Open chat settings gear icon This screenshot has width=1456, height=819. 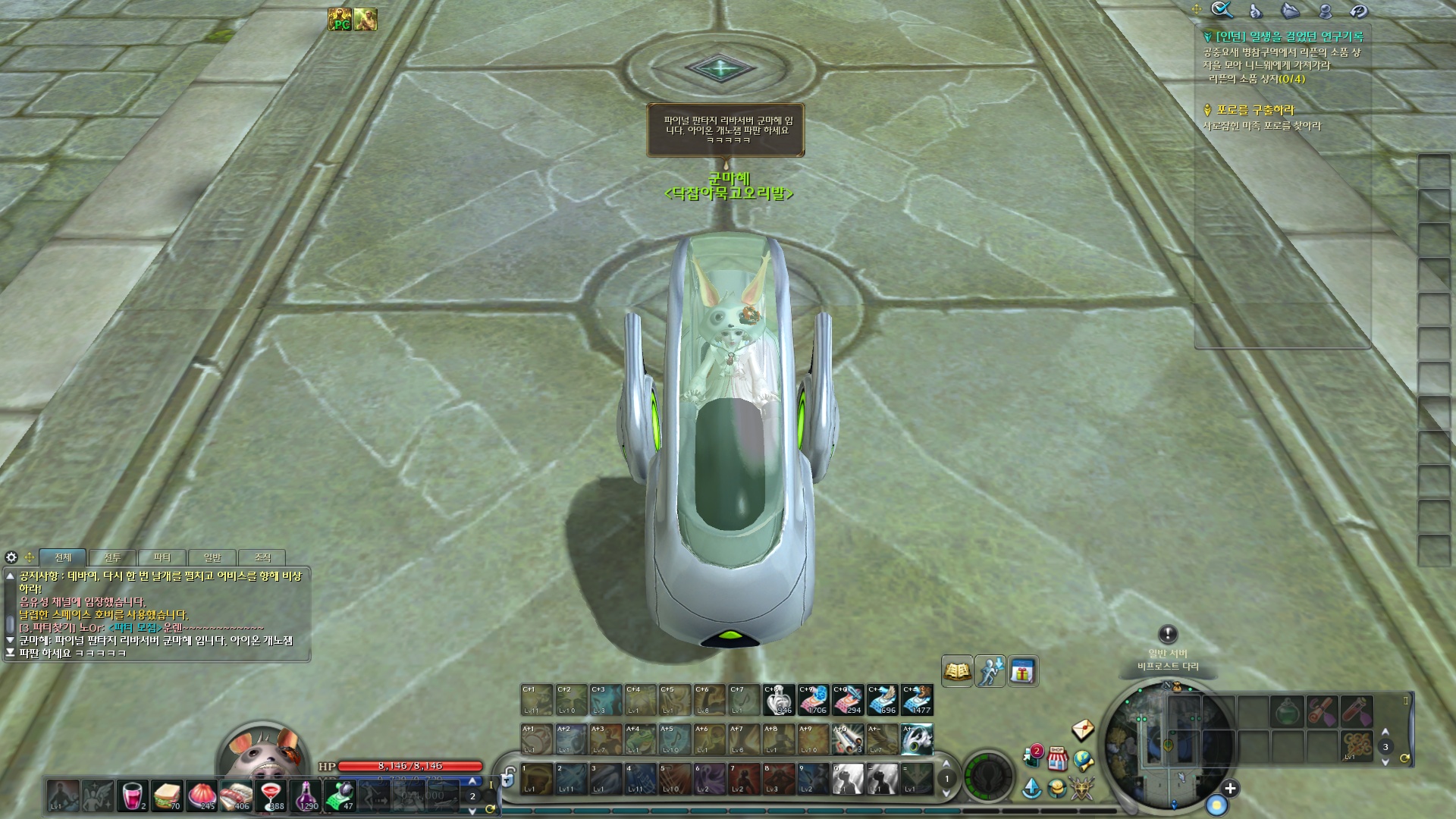pyautogui.click(x=11, y=557)
